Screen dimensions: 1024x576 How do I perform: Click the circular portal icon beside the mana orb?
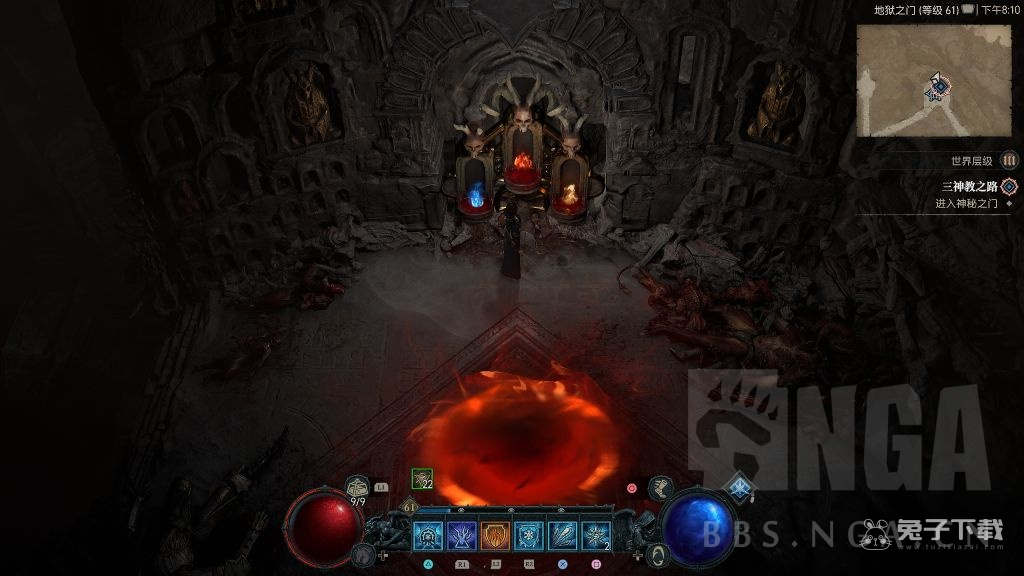659,553
